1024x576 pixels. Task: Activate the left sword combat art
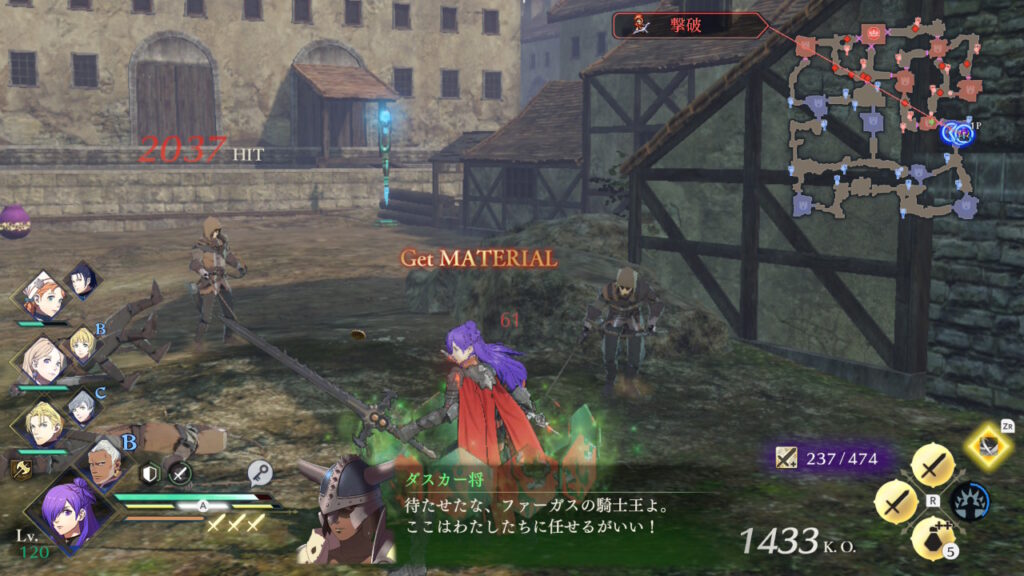click(x=897, y=500)
